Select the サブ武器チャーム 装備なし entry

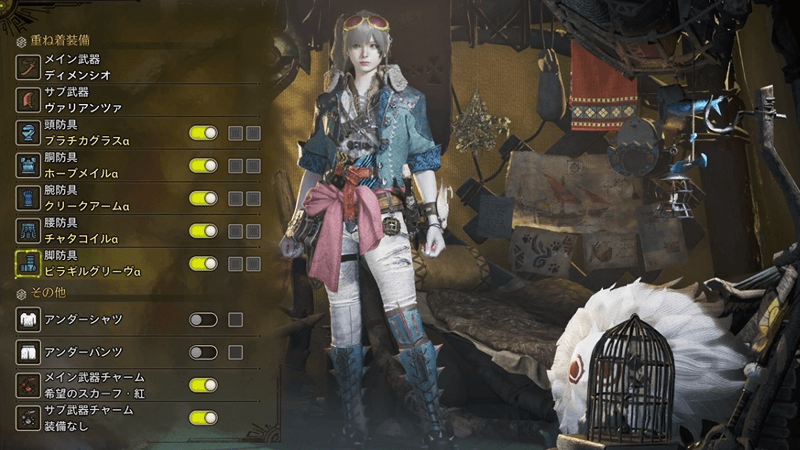(x=90, y=417)
